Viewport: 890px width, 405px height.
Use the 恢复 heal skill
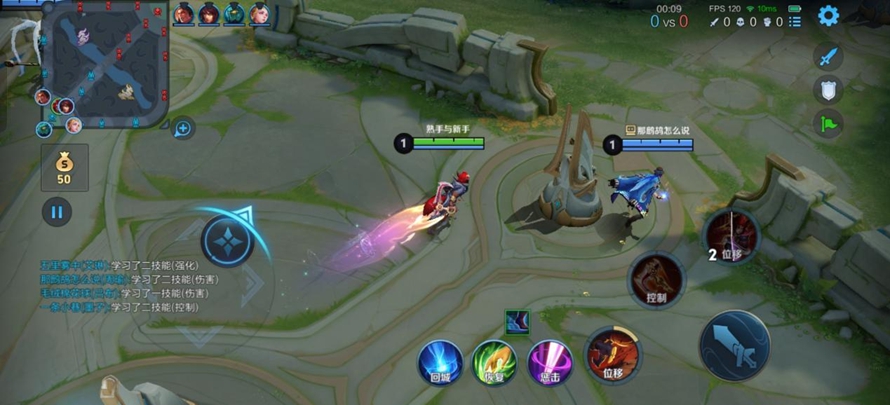(494, 361)
